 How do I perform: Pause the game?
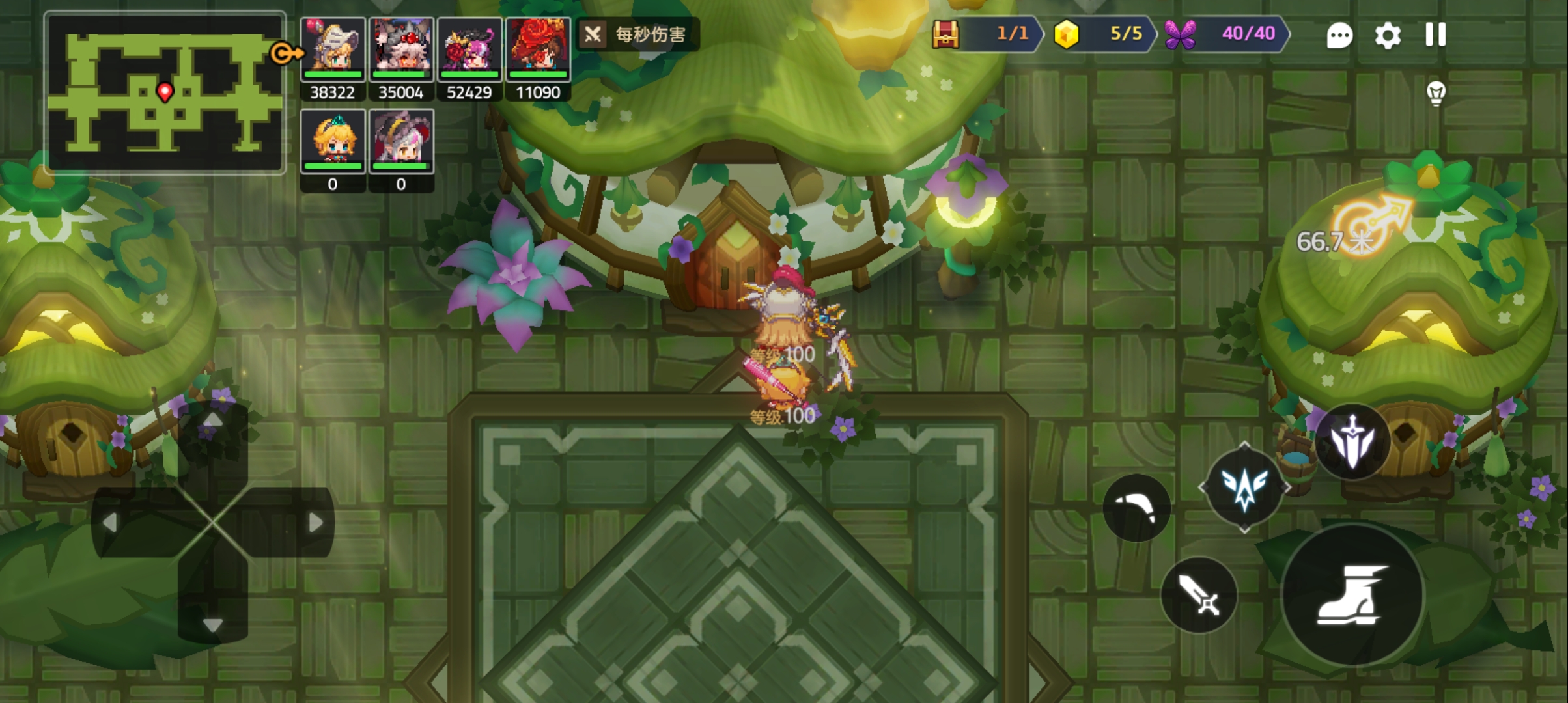point(1435,35)
